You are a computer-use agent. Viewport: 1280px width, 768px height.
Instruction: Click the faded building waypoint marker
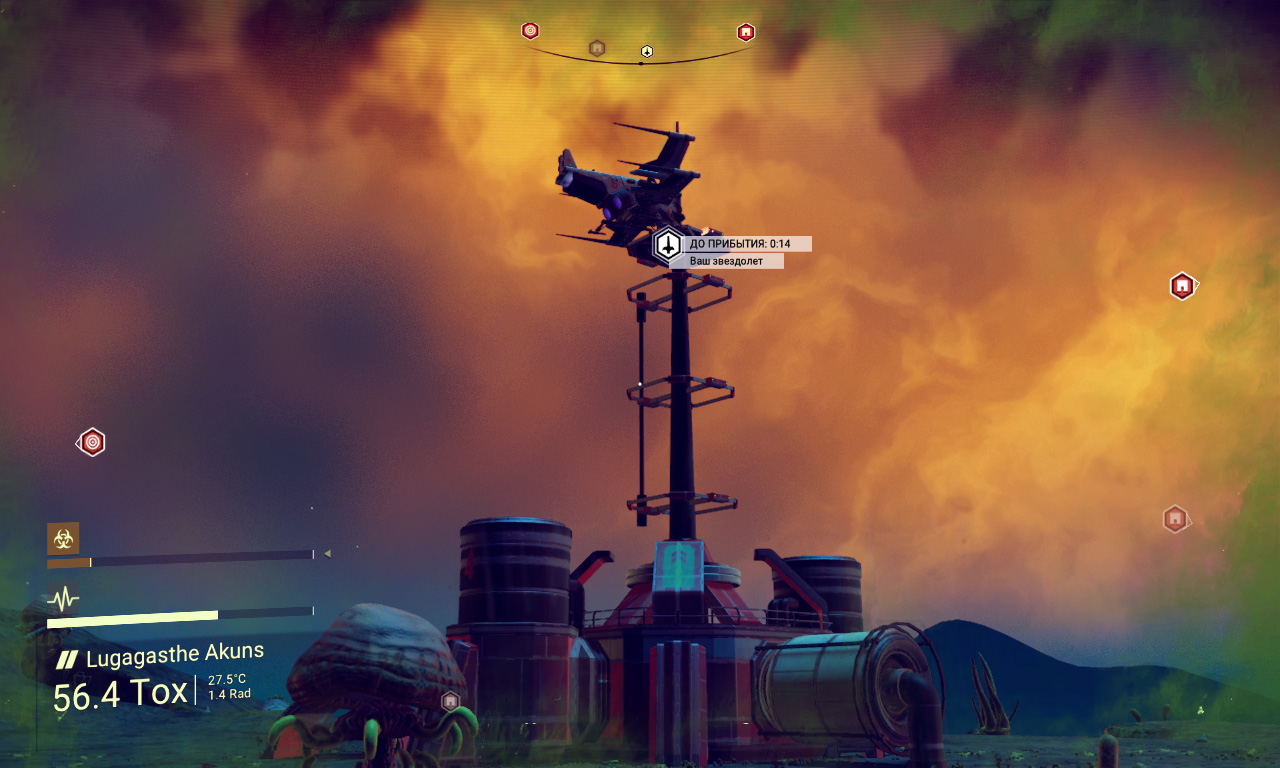tap(1175, 519)
